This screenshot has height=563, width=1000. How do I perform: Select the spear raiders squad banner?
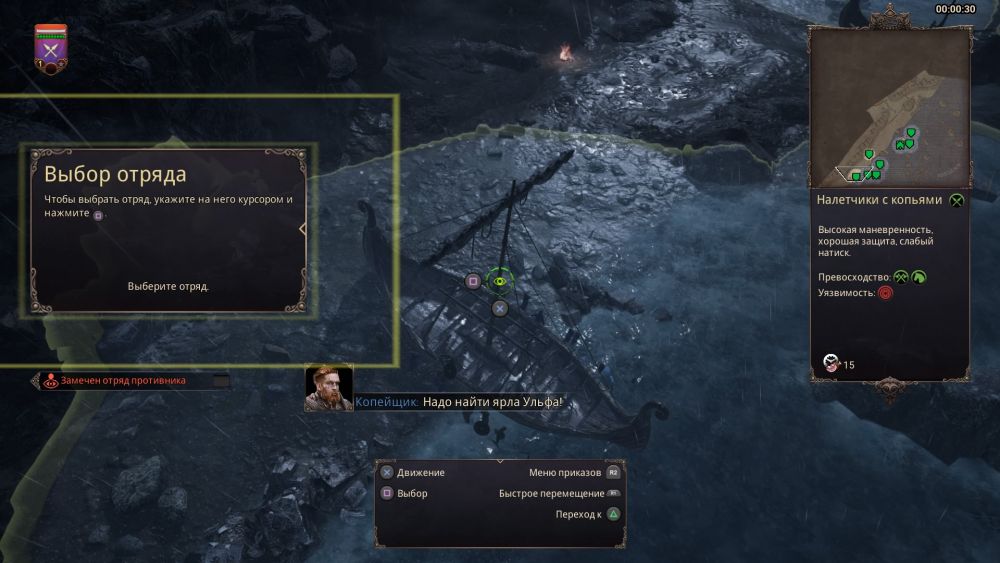[x=47, y=48]
